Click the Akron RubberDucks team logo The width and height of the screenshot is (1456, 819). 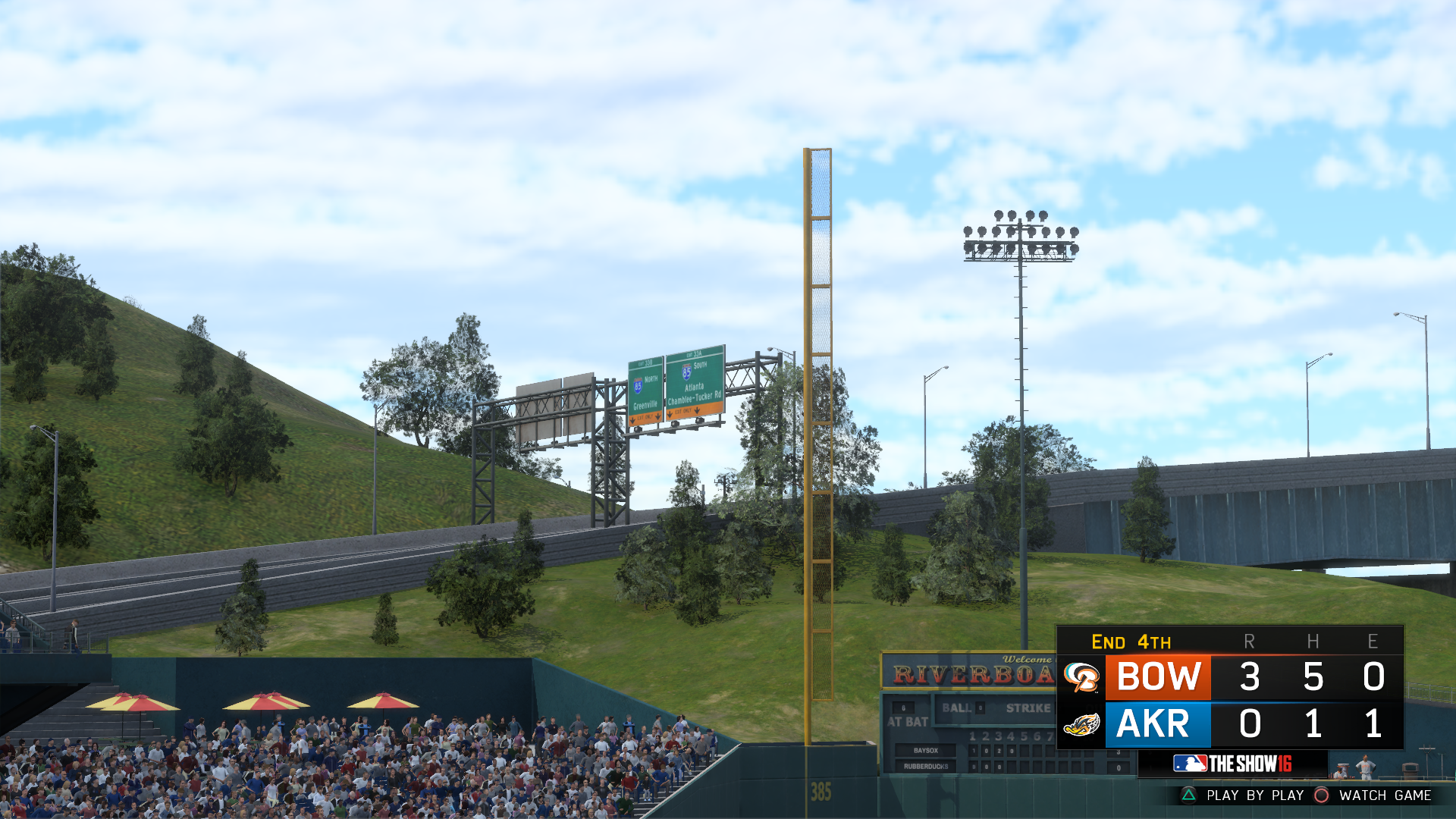(1082, 725)
